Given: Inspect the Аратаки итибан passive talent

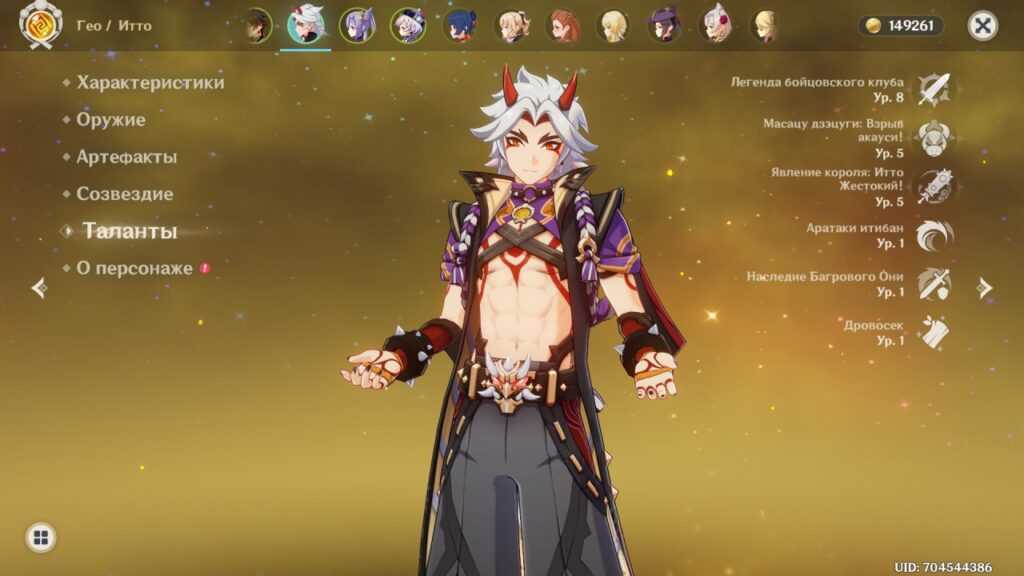Looking at the screenshot, I should pos(934,235).
